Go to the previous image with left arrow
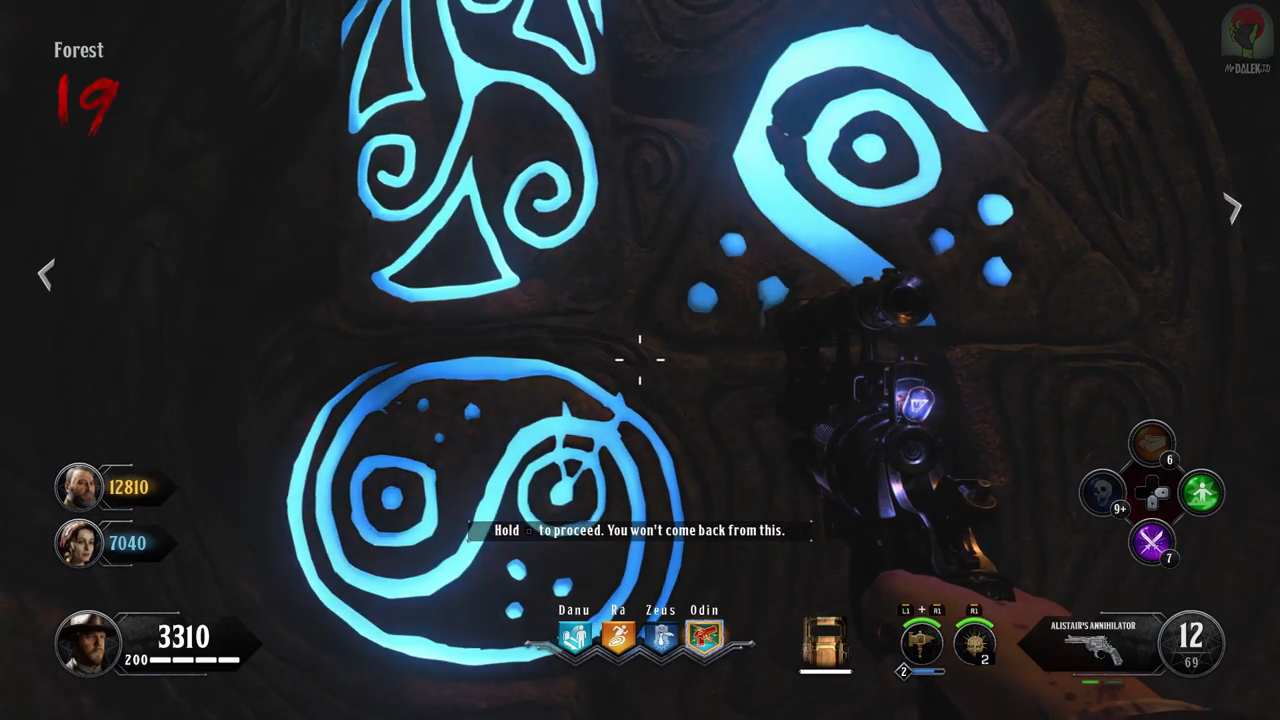The height and width of the screenshot is (720, 1280). 46,274
